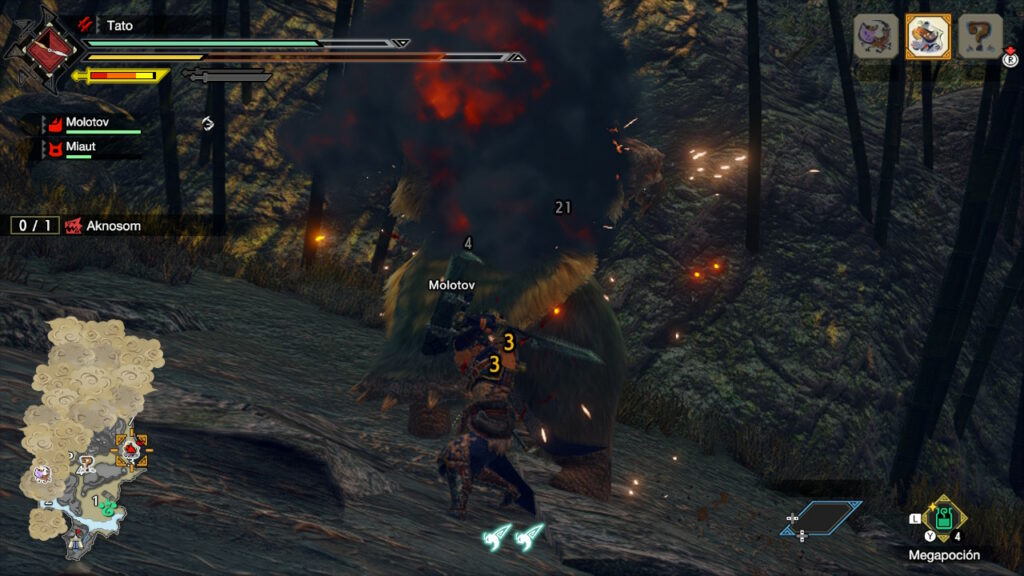Screen dimensions: 1024x576
Task: Click the targeted monster marker on minimap
Action: 130,450
